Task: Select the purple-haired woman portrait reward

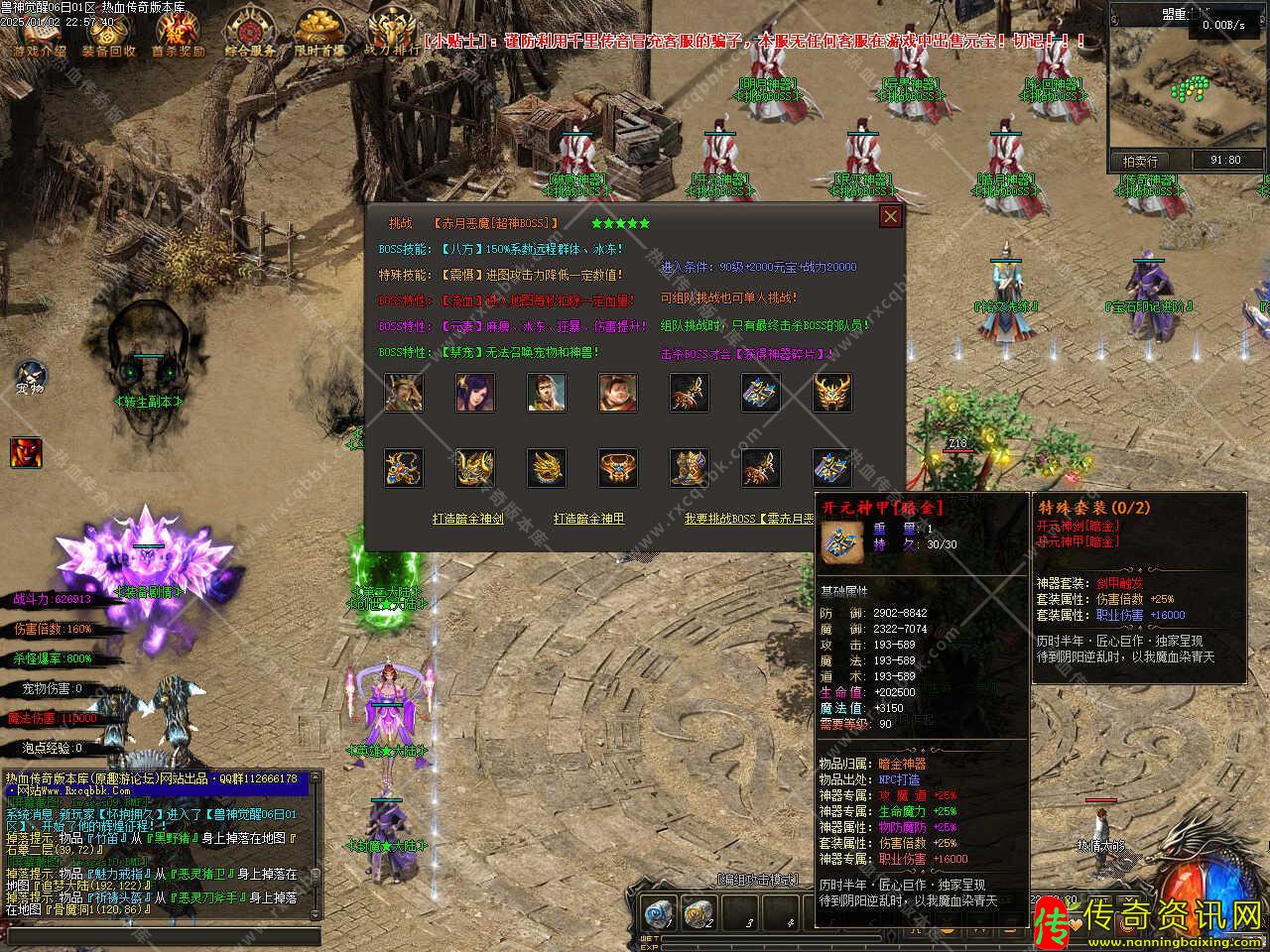Action: (x=474, y=393)
